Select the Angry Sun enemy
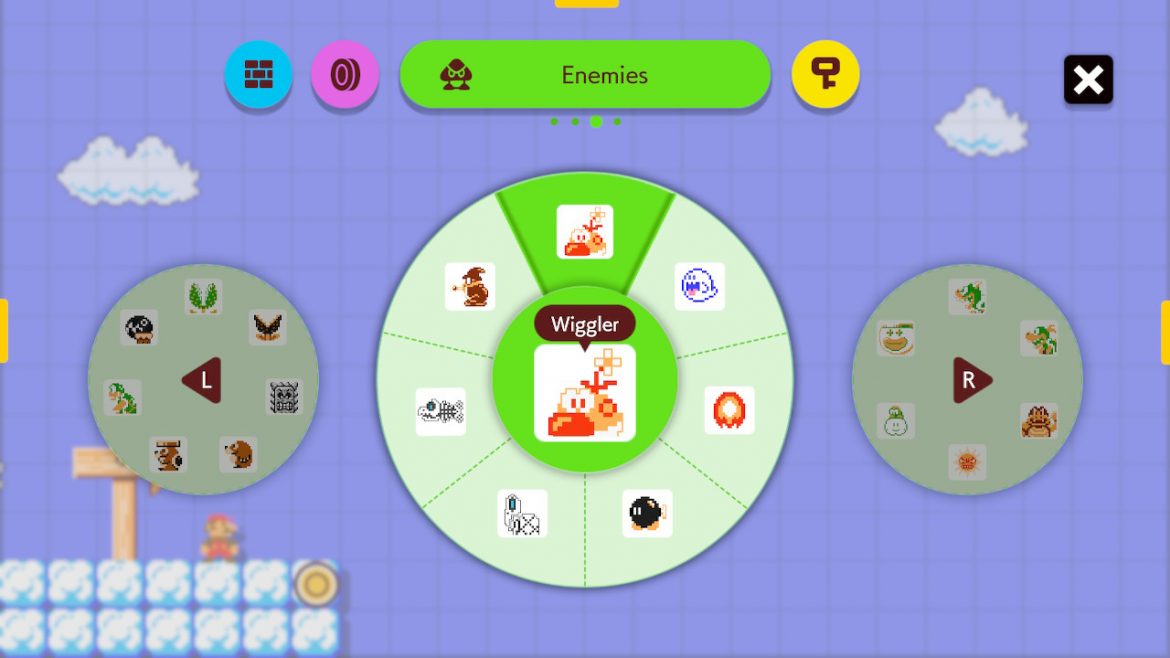 [x=967, y=462]
